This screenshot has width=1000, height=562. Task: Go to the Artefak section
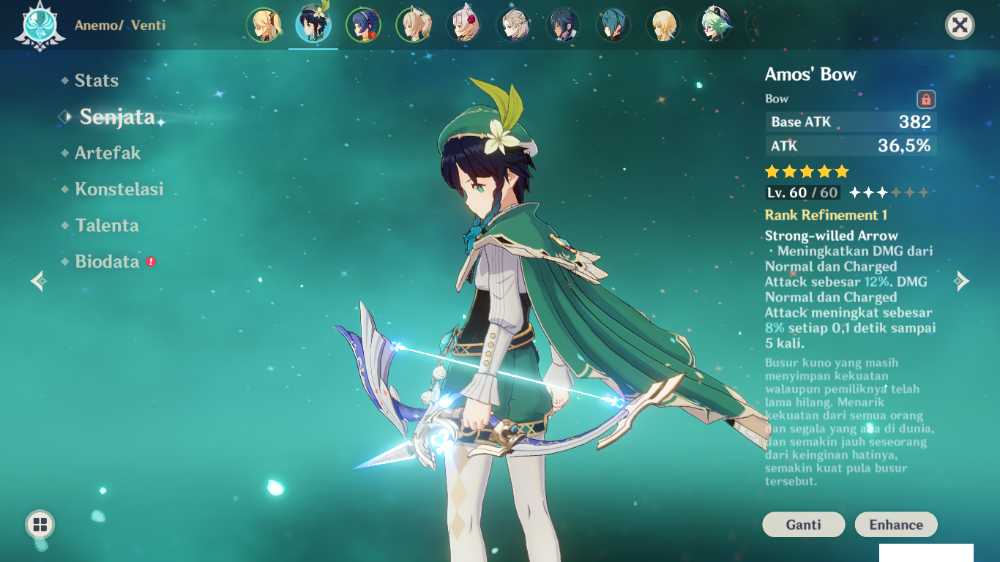(107, 153)
